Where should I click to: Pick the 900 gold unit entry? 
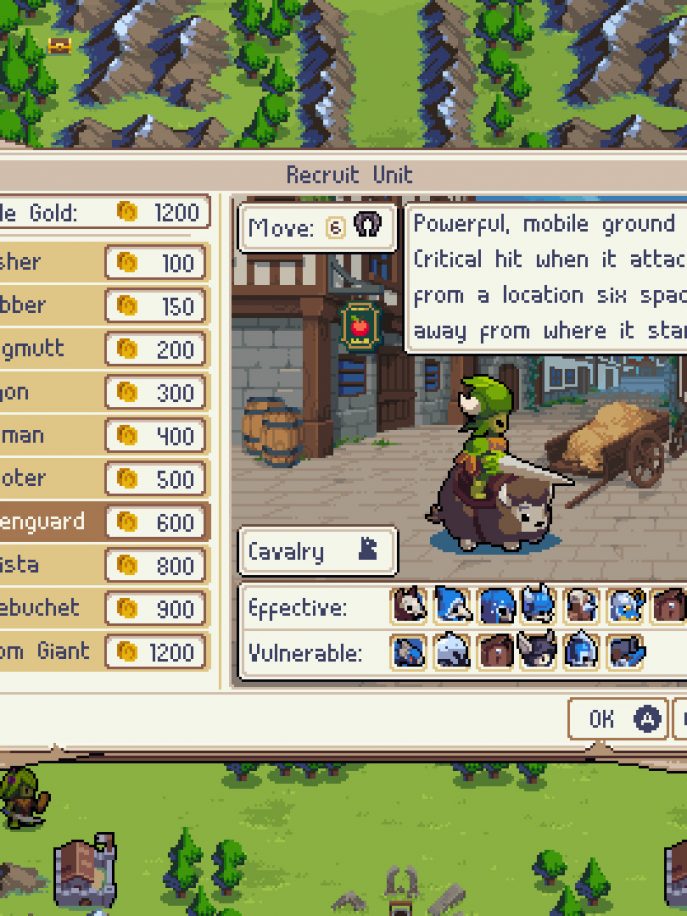click(x=100, y=608)
